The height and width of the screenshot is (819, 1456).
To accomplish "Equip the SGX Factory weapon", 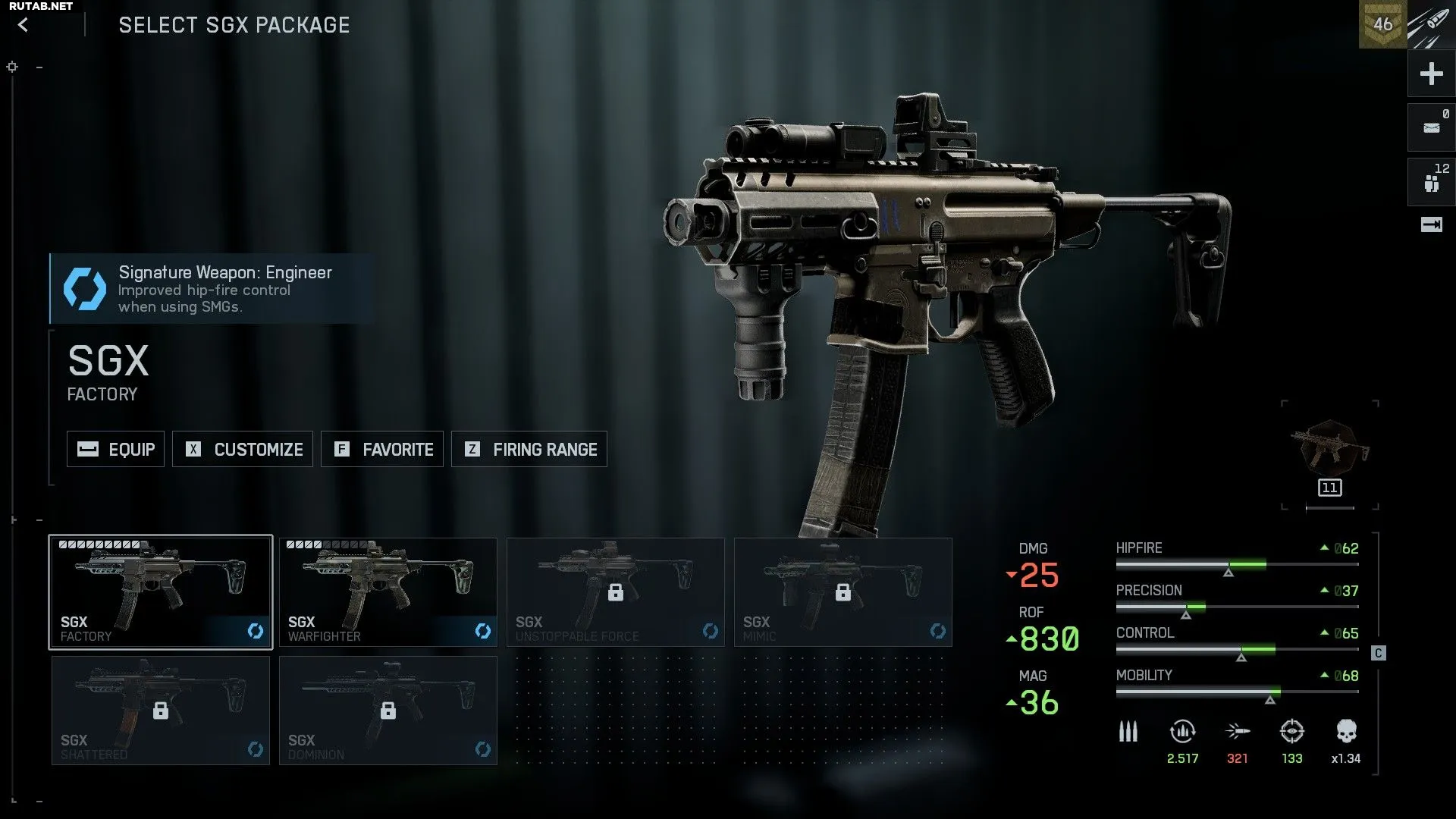I will tap(115, 449).
